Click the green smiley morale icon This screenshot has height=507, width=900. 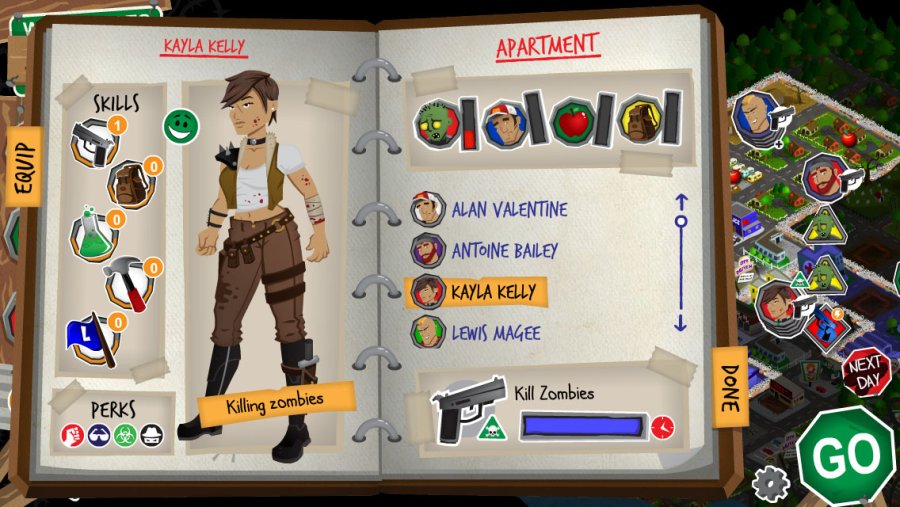click(182, 126)
